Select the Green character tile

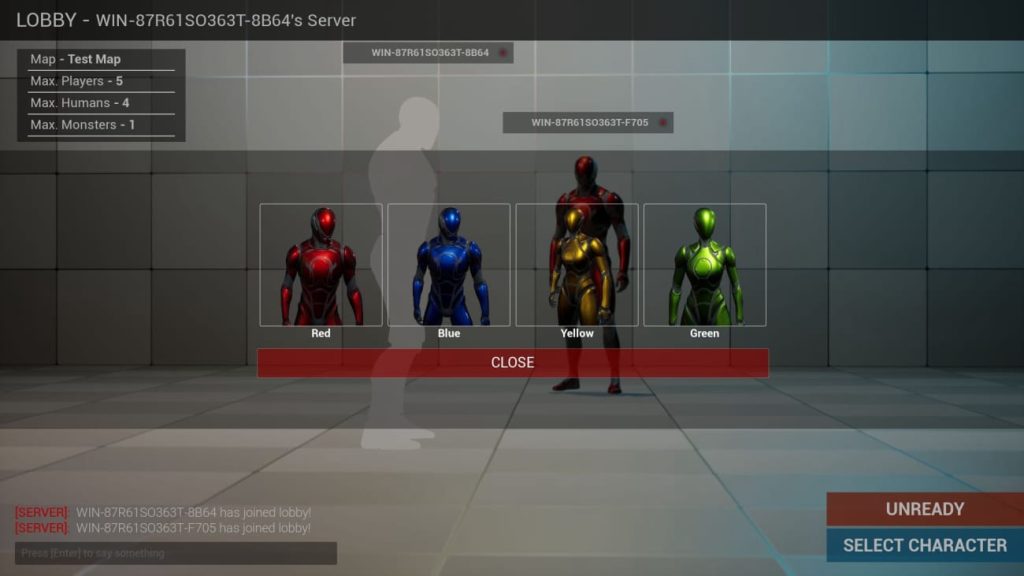click(x=705, y=265)
